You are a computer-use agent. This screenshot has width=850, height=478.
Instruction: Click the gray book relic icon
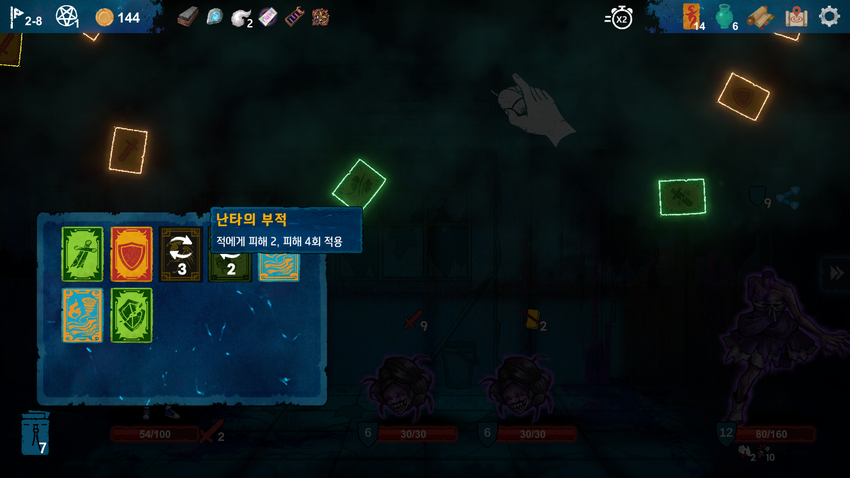click(x=188, y=17)
